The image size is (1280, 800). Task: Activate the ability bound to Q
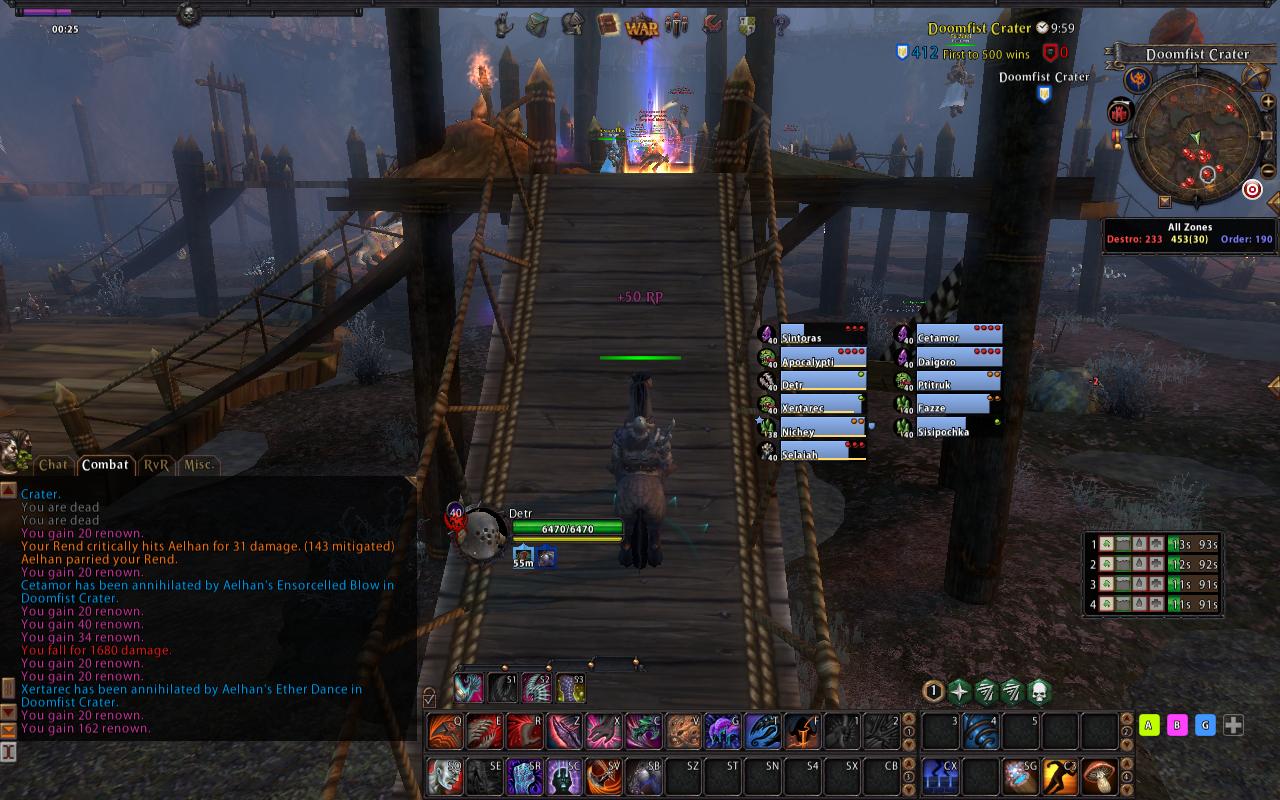[445, 732]
